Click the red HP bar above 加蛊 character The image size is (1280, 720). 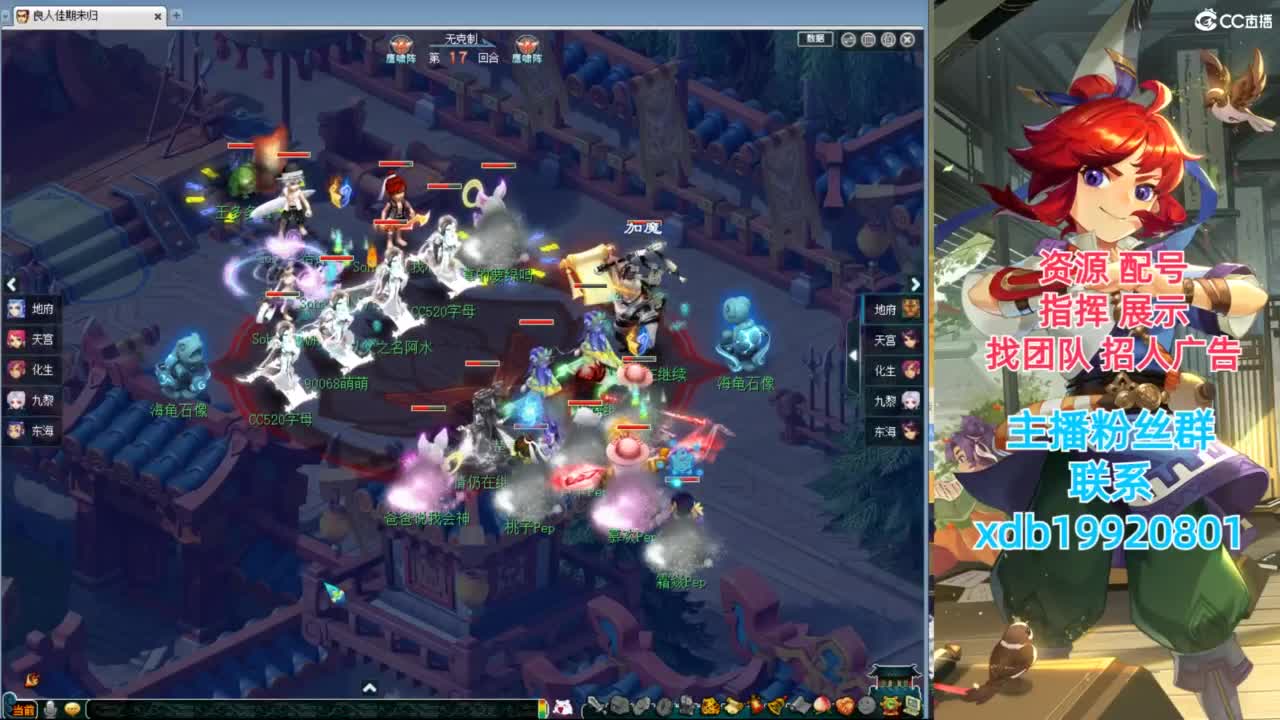(x=644, y=221)
